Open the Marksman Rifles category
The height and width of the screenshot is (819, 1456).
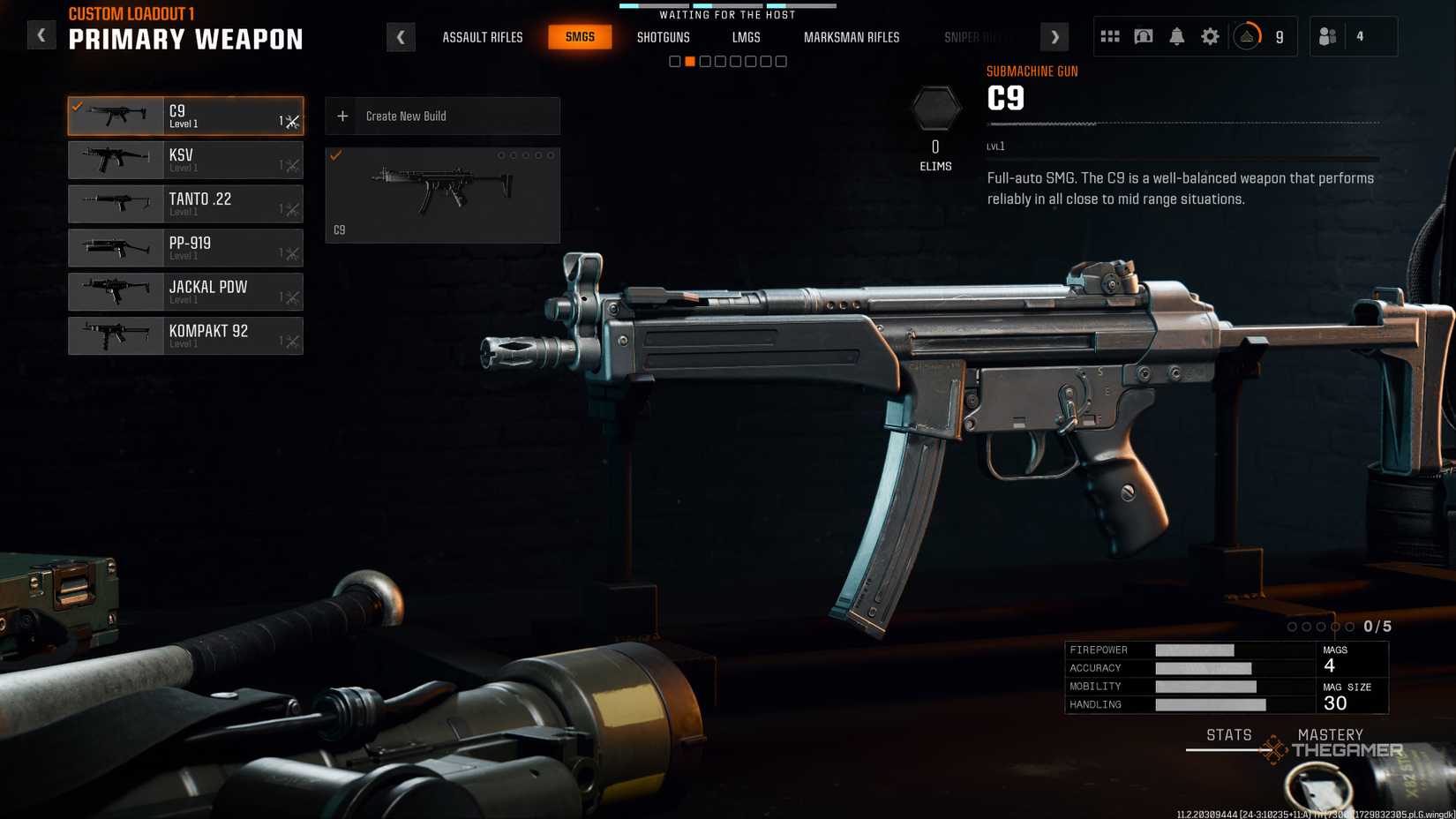pyautogui.click(x=851, y=37)
